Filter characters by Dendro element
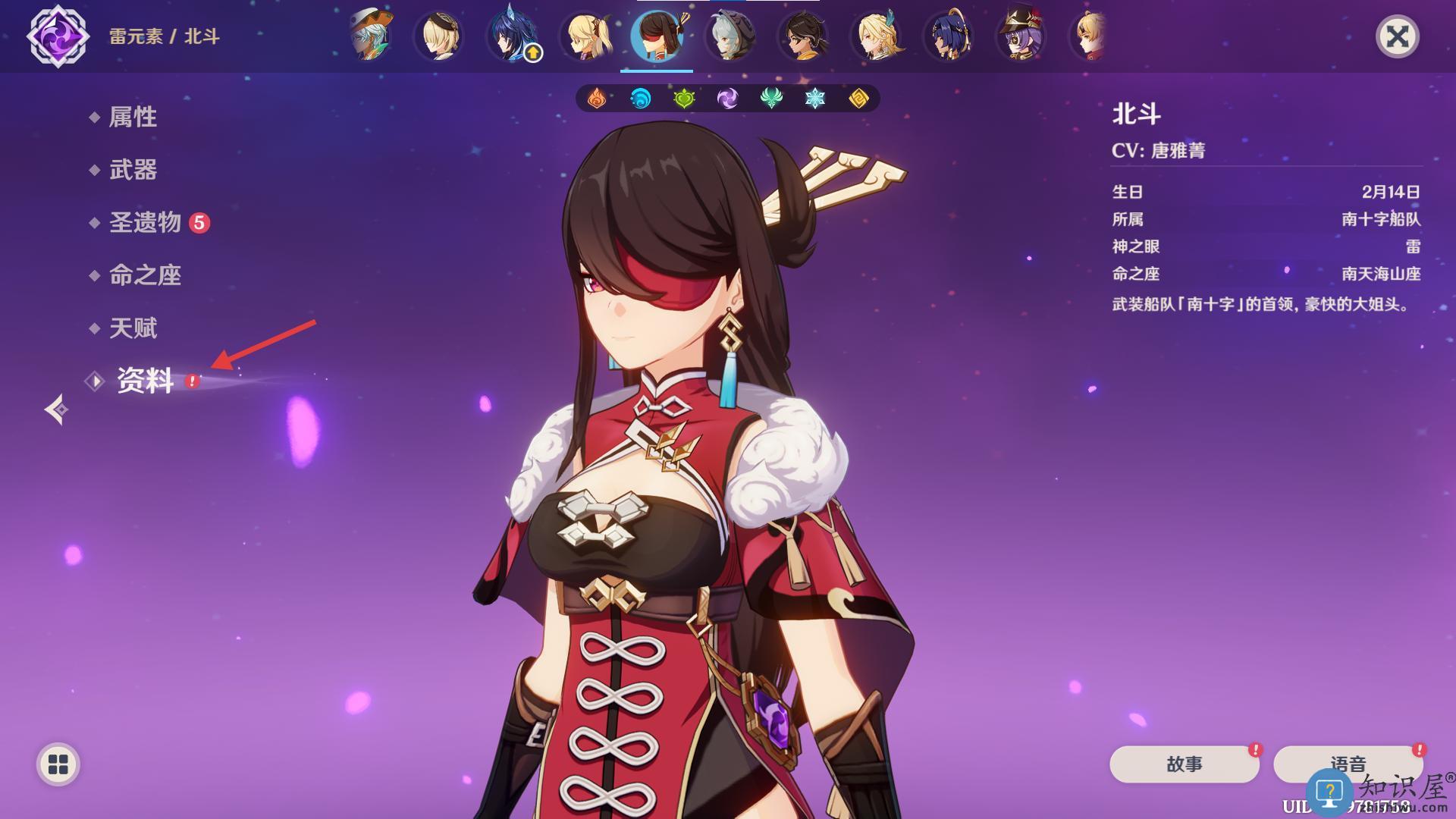This screenshot has width=1456, height=819. click(x=684, y=99)
